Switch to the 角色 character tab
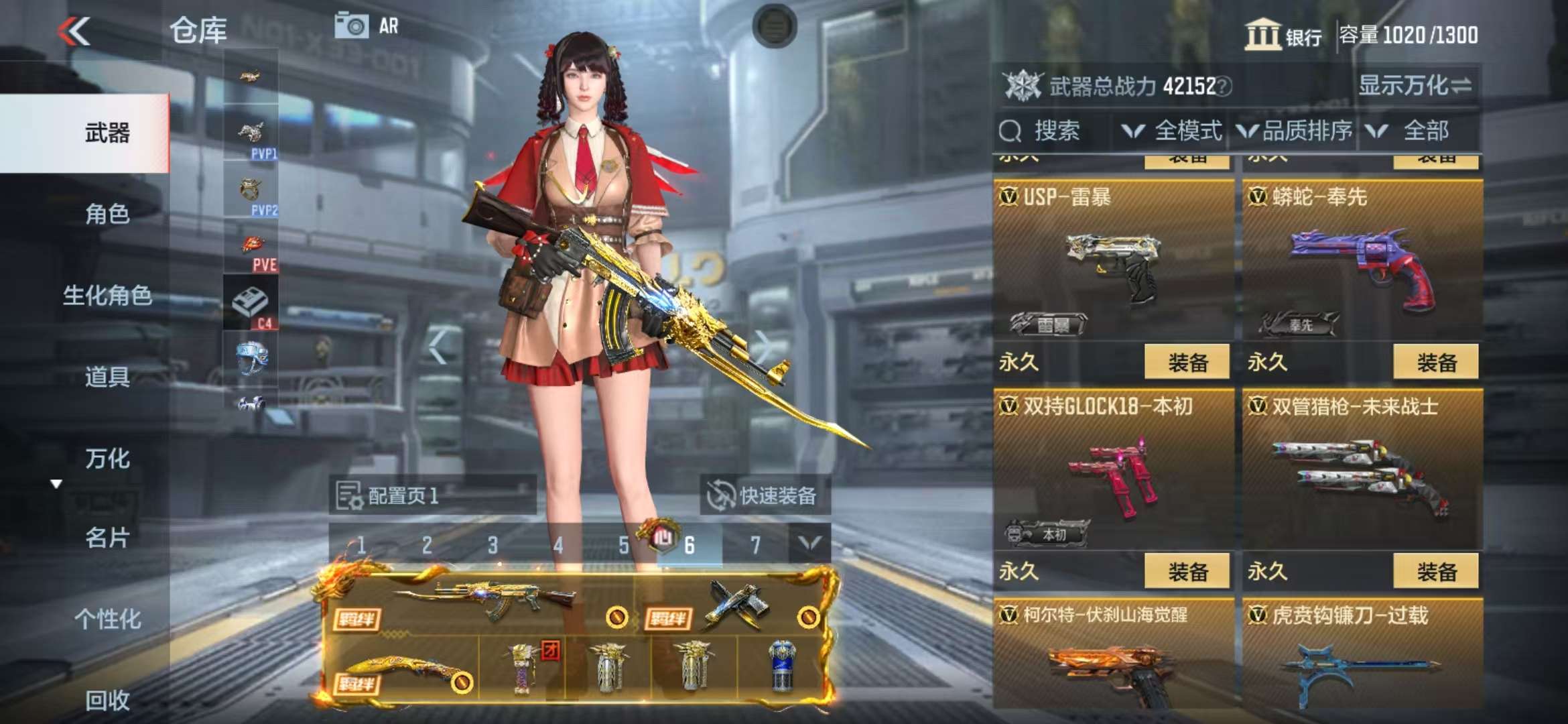Viewport: 1568px width, 724px height. tap(107, 215)
